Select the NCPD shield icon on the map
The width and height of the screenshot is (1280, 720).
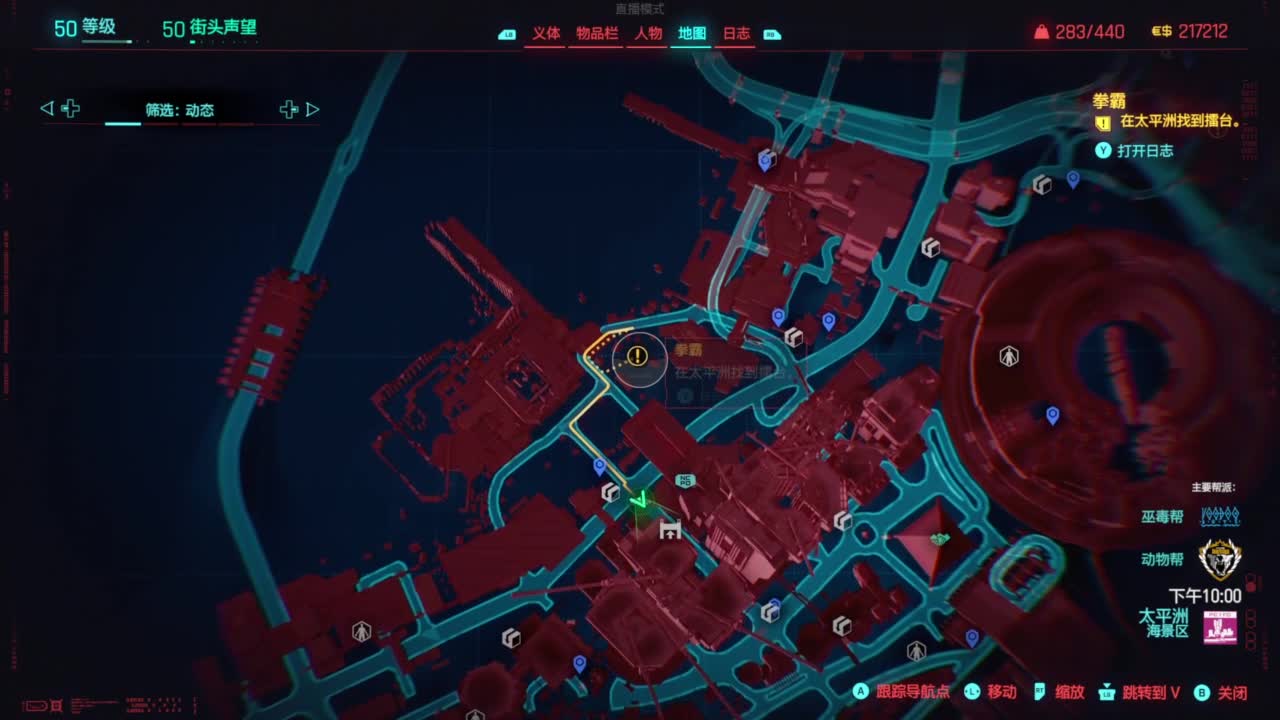tap(686, 480)
